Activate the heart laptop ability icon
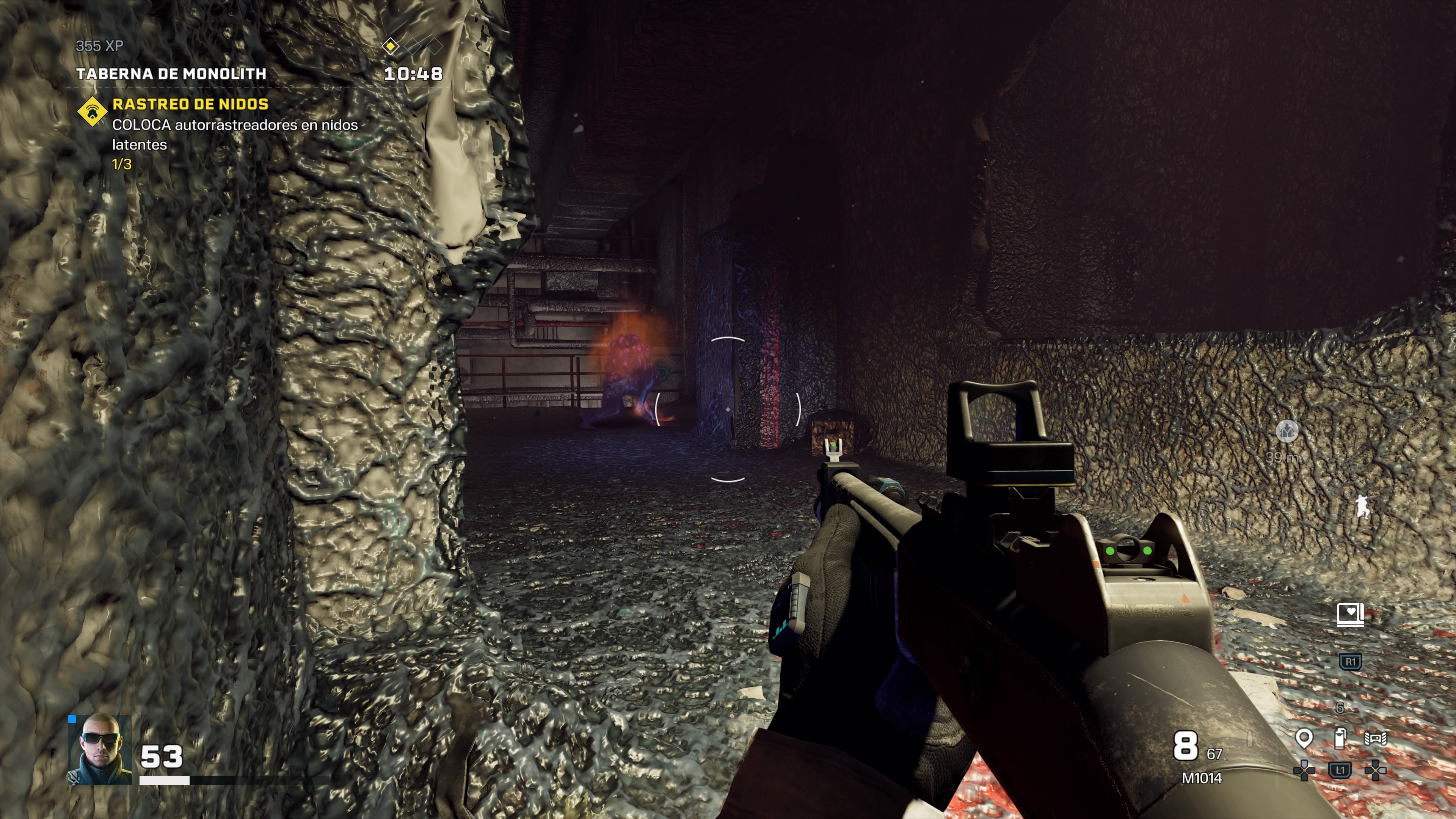This screenshot has width=1456, height=819. coord(1350,614)
